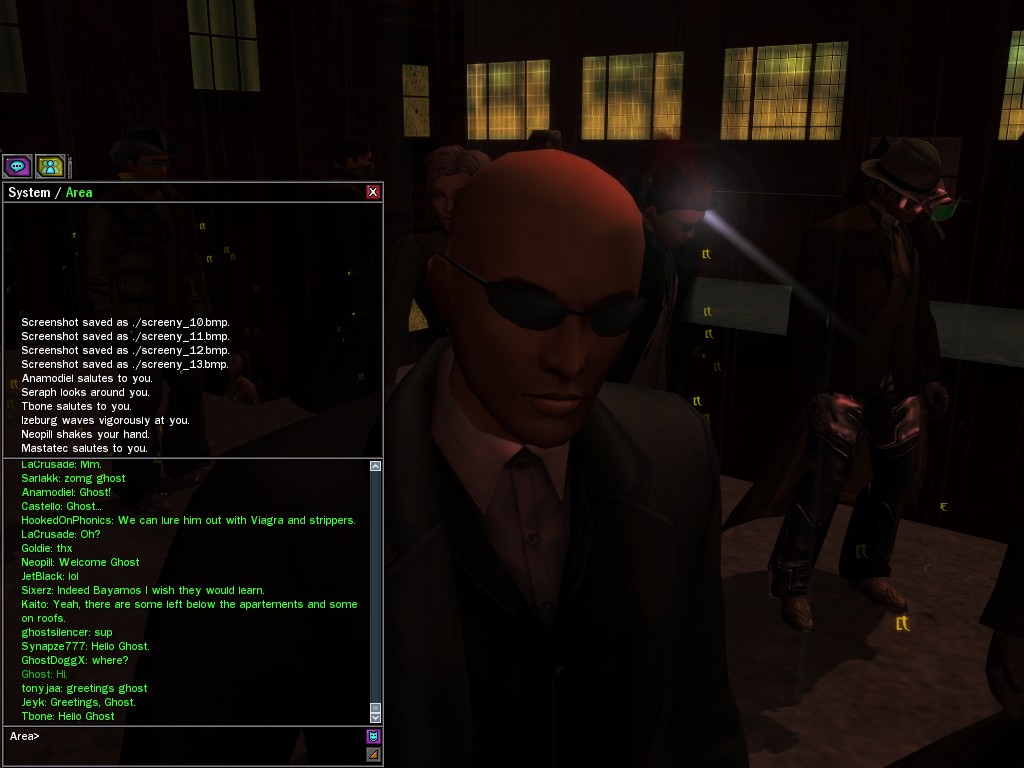Close the System / Area chat window

(373, 192)
